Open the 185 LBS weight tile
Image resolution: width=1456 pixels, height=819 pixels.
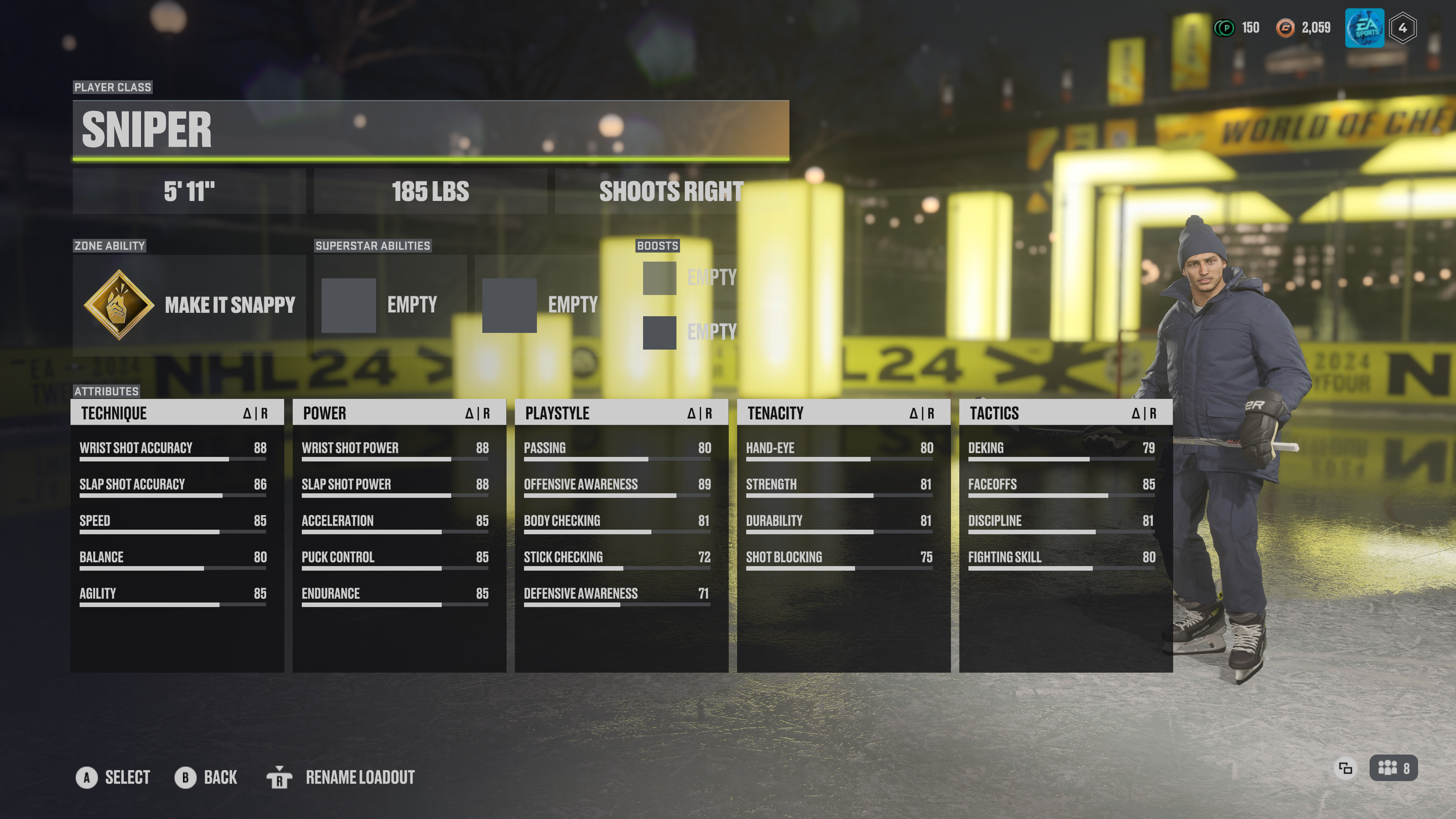coord(430,191)
